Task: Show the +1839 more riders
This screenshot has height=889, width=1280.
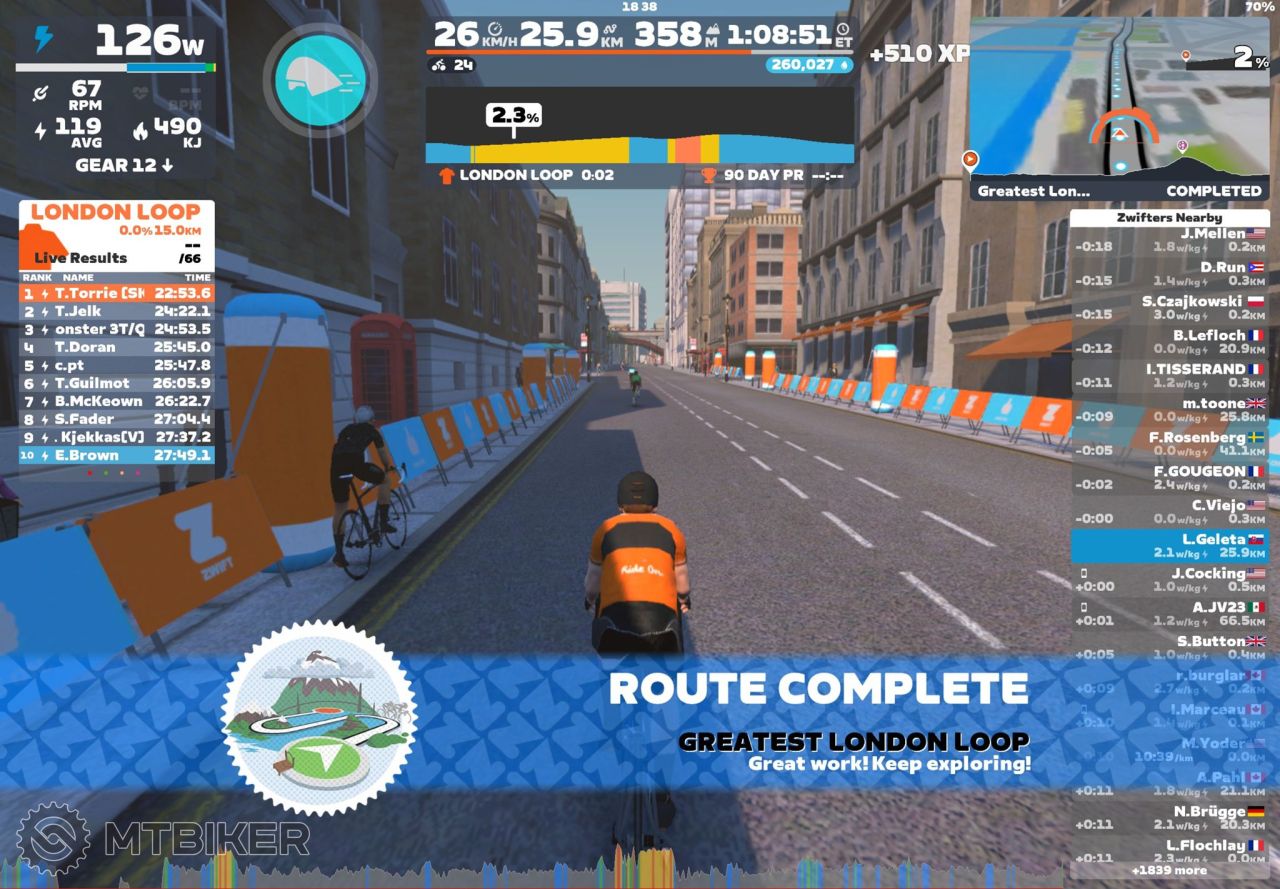Action: click(x=1168, y=870)
